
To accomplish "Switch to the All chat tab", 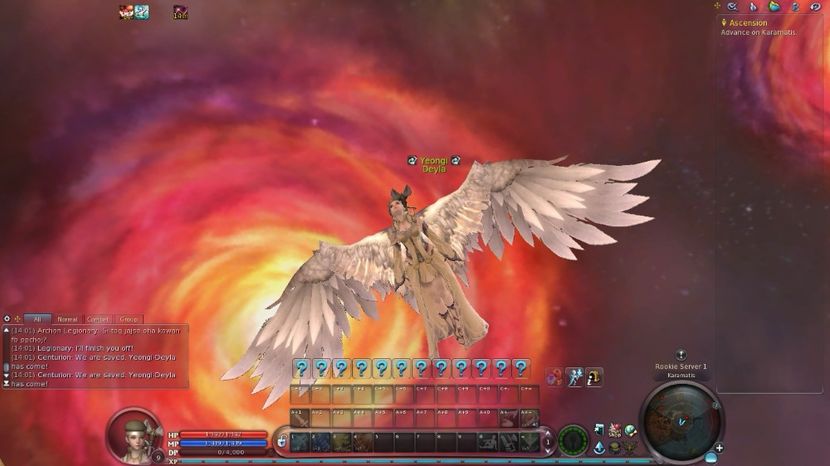I will coord(37,319).
